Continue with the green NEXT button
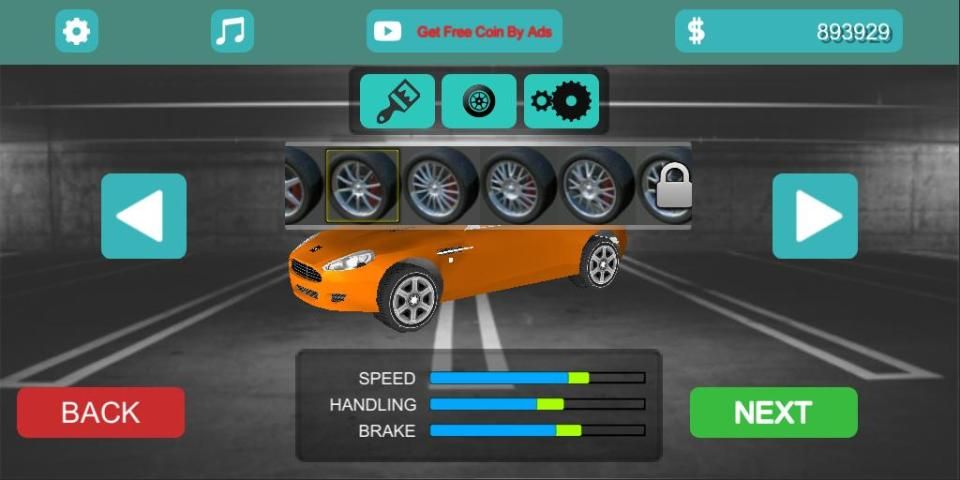The width and height of the screenshot is (960, 480). [x=773, y=412]
